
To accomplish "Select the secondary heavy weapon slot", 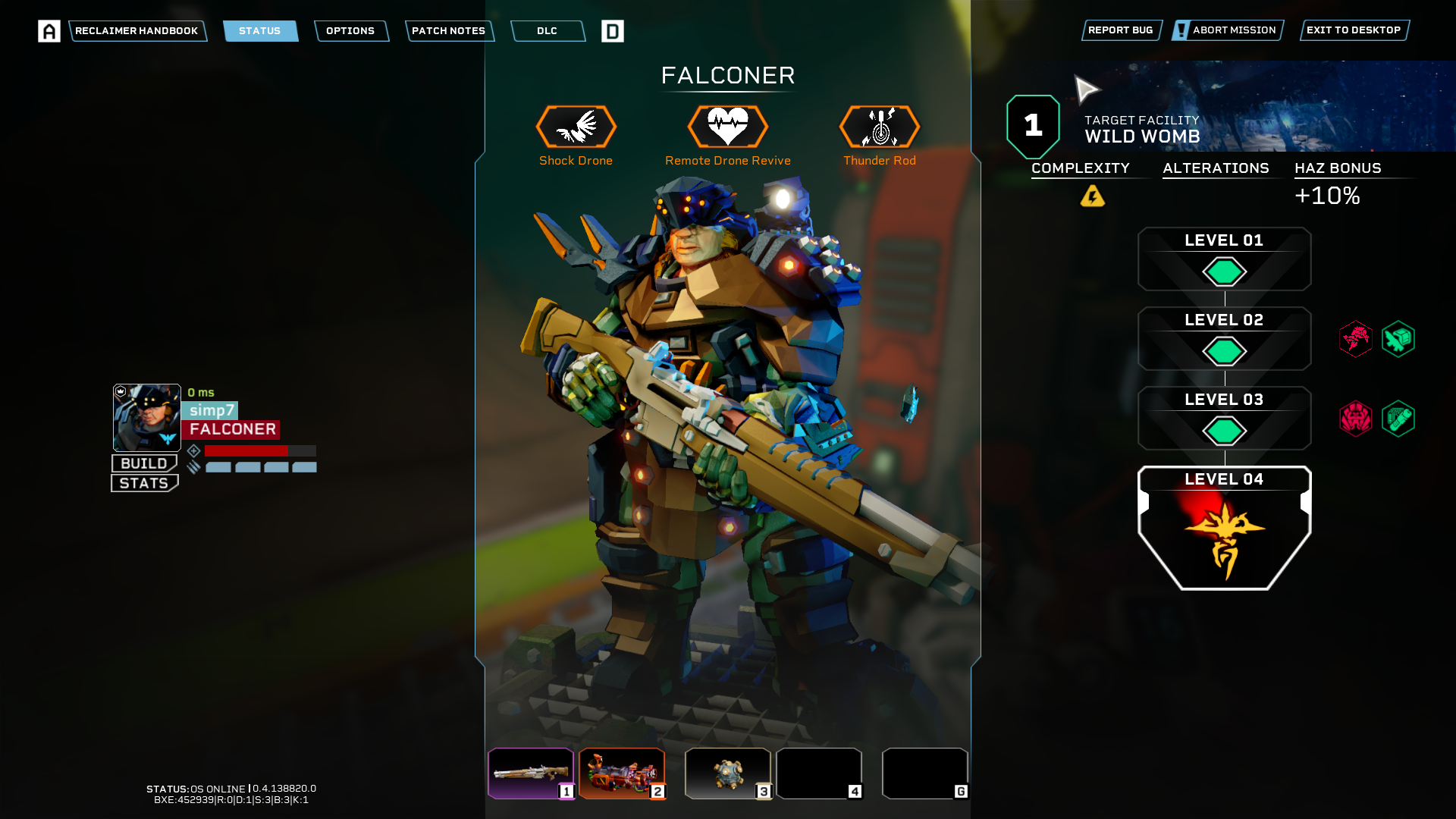I will coord(621,773).
